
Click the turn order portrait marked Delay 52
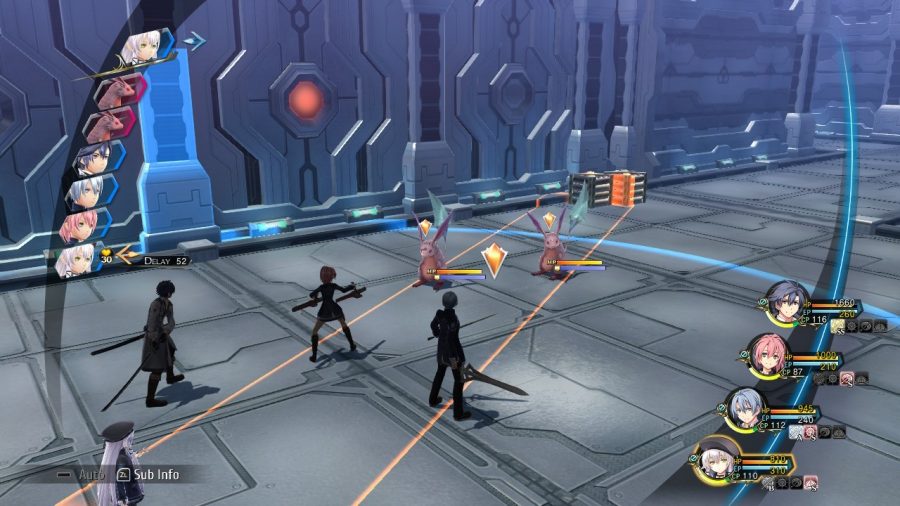[x=78, y=260]
